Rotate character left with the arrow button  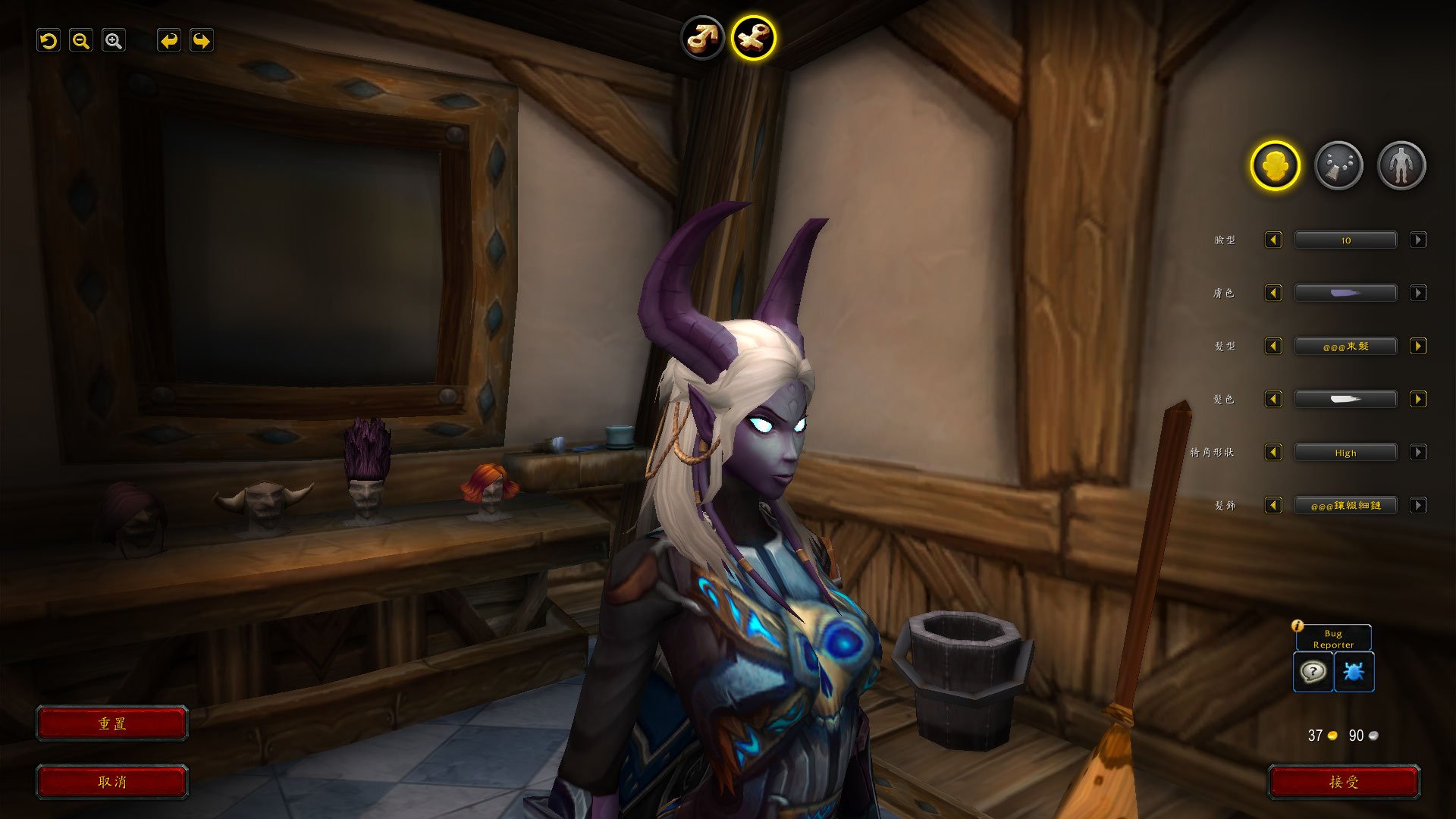click(x=168, y=41)
